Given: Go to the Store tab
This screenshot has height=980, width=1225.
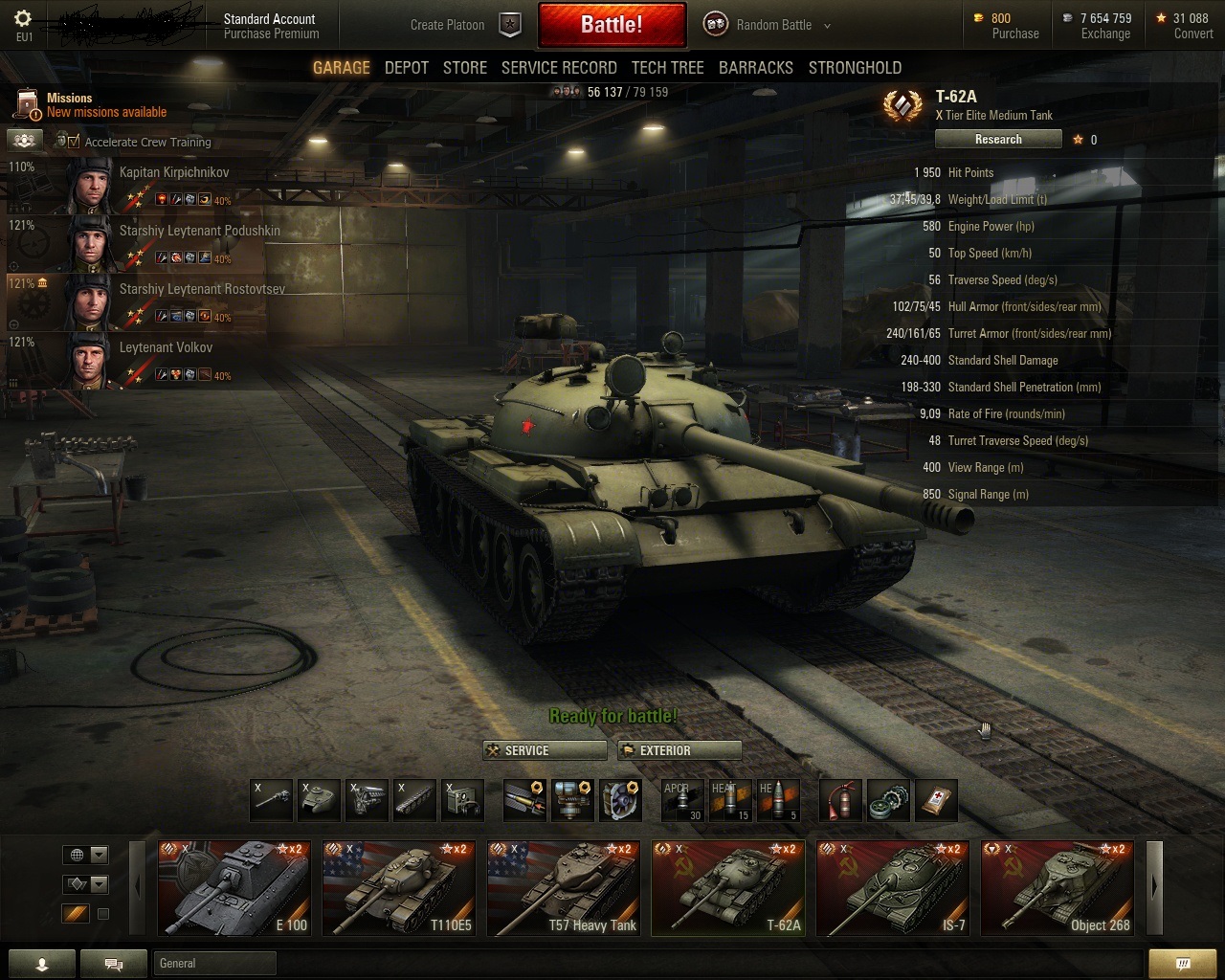Looking at the screenshot, I should (x=464, y=68).
